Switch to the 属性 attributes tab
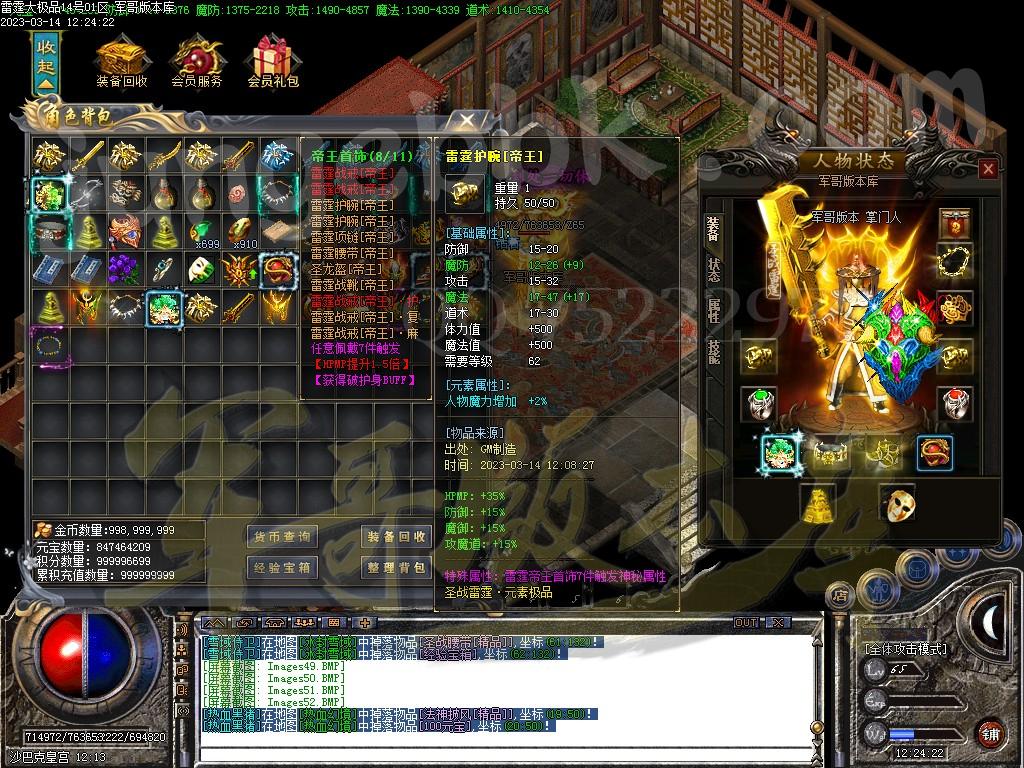Screen dimensions: 1024x768 point(713,310)
